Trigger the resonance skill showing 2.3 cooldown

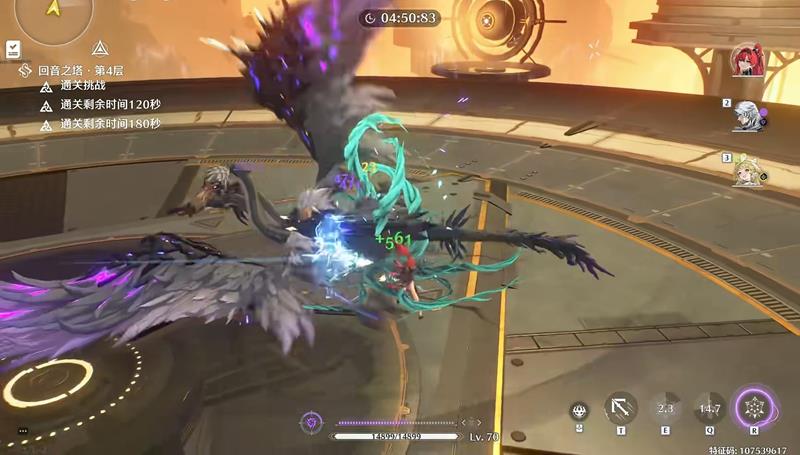point(665,408)
